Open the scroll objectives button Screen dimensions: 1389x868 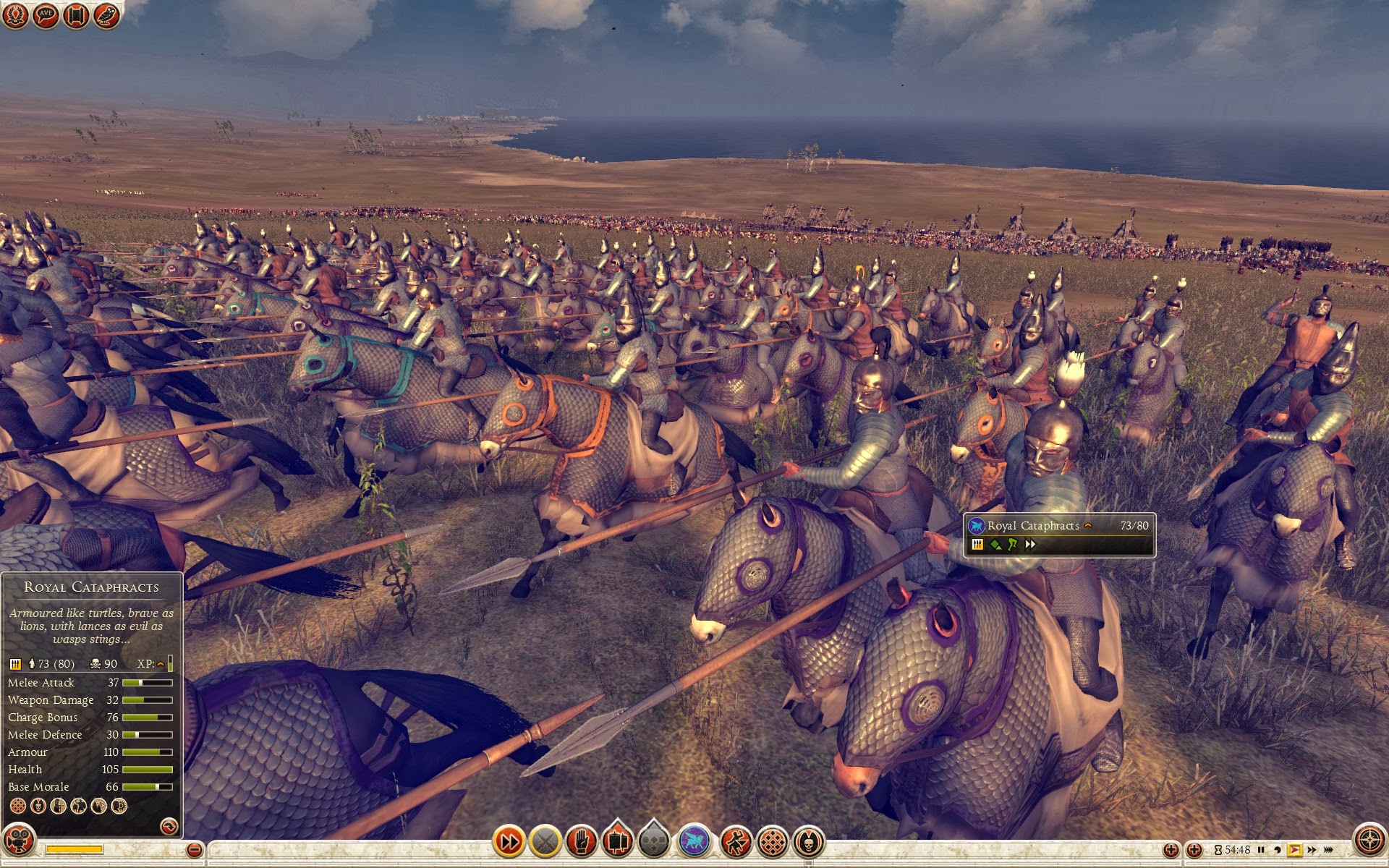coord(76,15)
